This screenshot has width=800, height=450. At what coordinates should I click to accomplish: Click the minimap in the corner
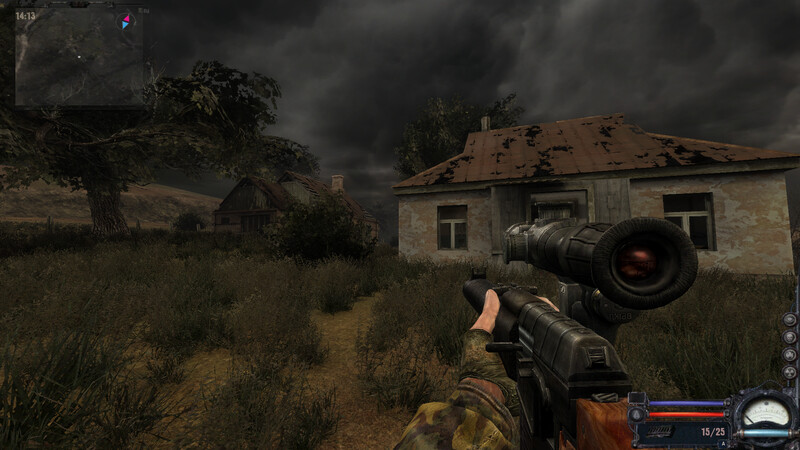coord(78,58)
